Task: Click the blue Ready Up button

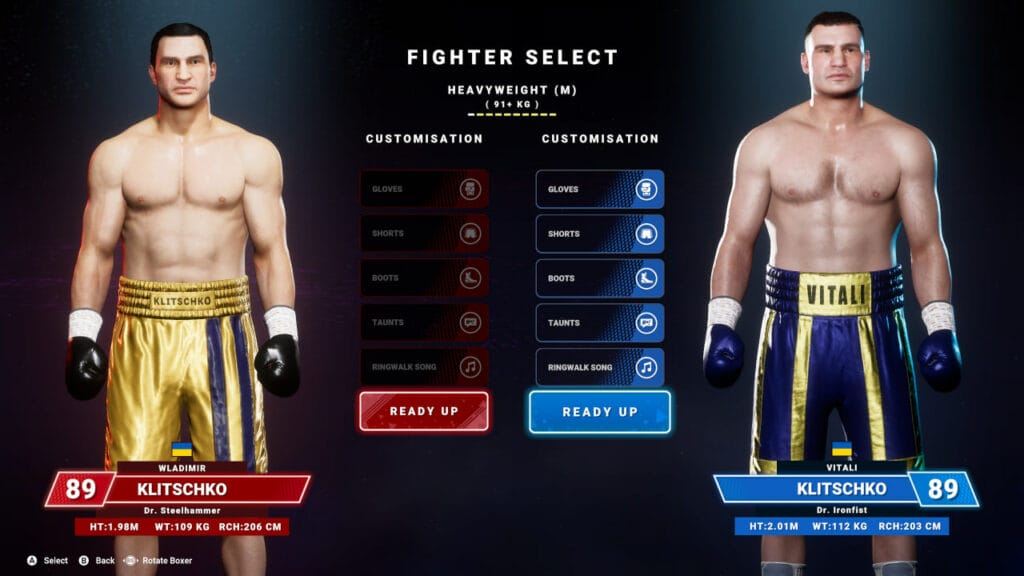Action: point(600,411)
